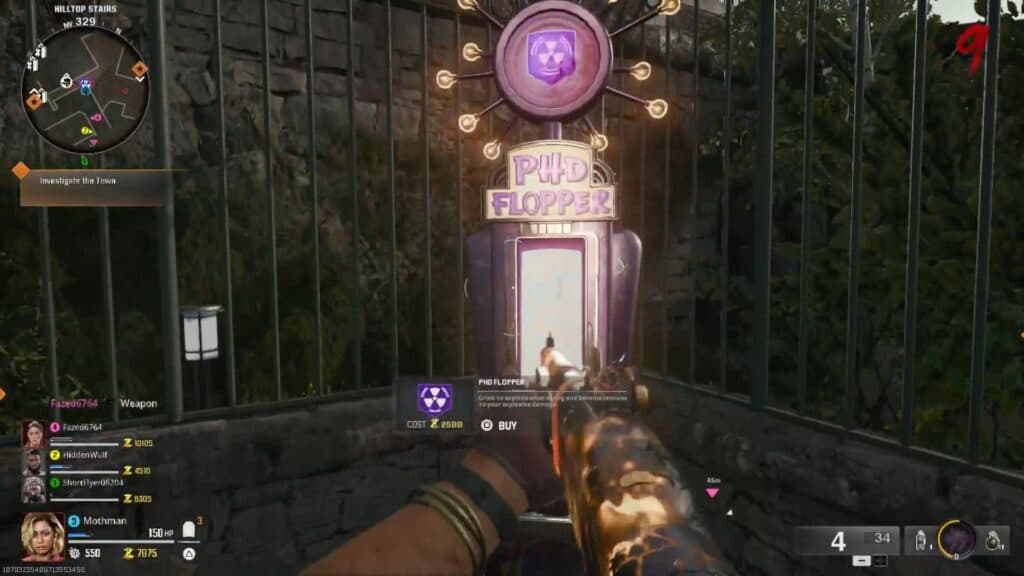The height and width of the screenshot is (576, 1024).
Task: Select the lethal grenade equipment icon
Action: click(x=991, y=540)
